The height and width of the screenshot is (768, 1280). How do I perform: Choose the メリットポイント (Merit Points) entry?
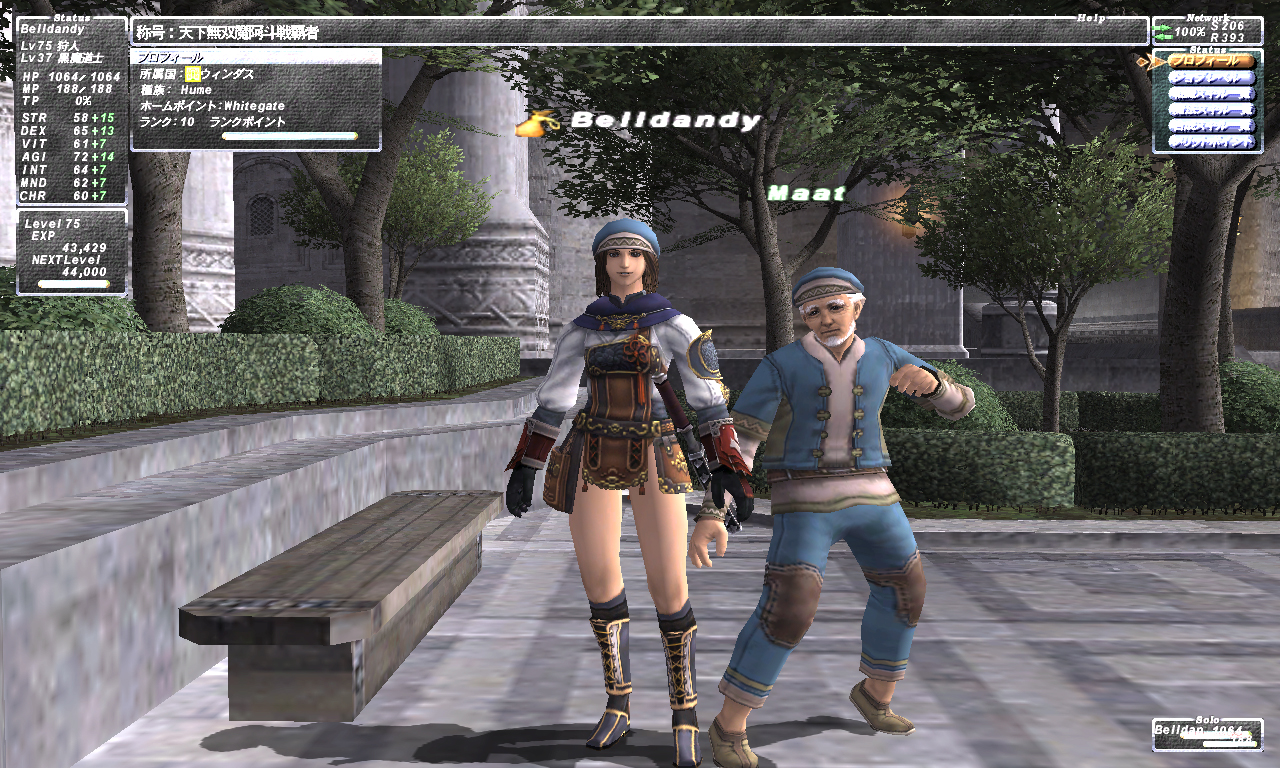[1211, 143]
